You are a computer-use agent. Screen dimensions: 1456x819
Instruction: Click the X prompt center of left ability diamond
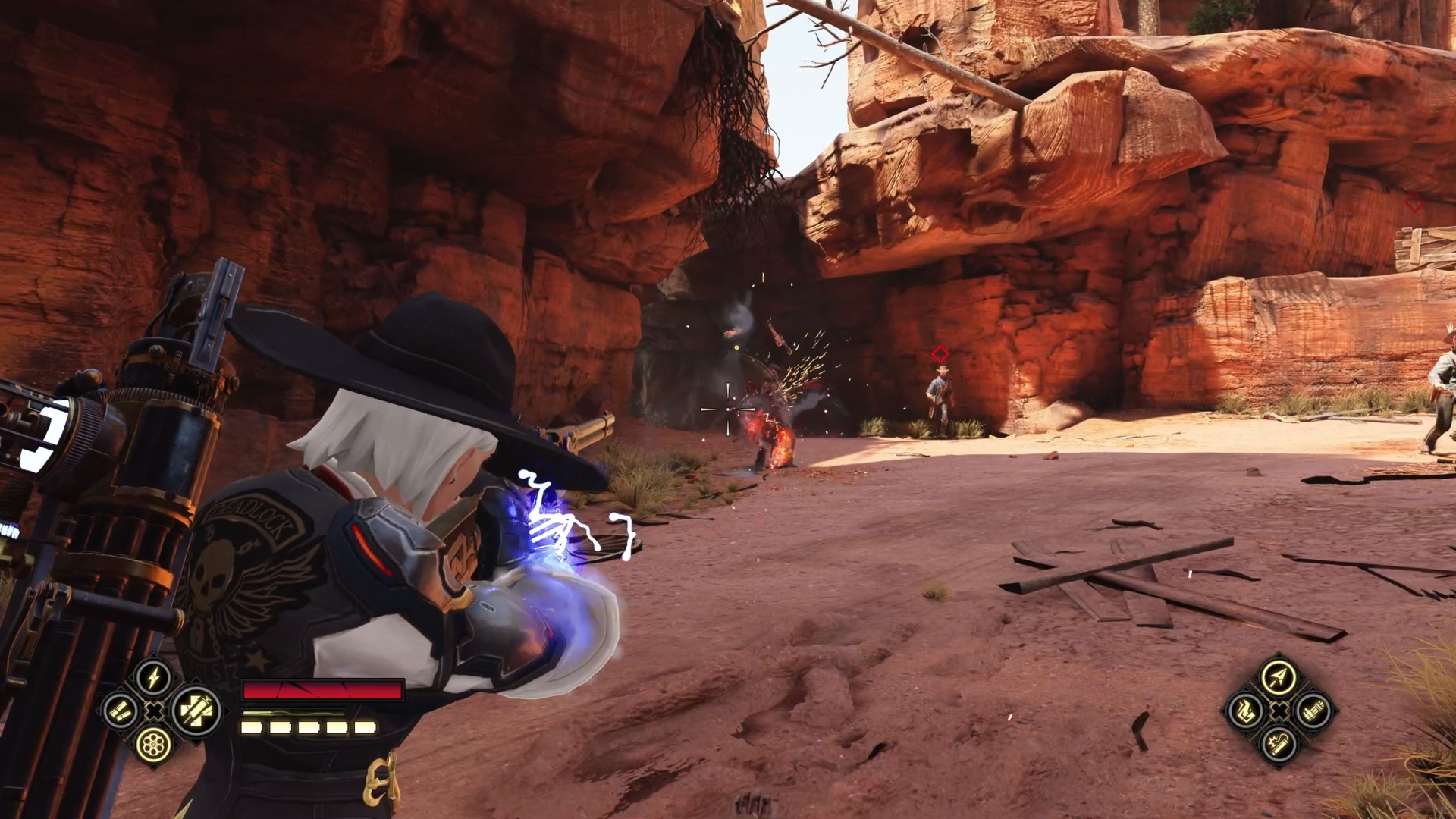click(153, 711)
